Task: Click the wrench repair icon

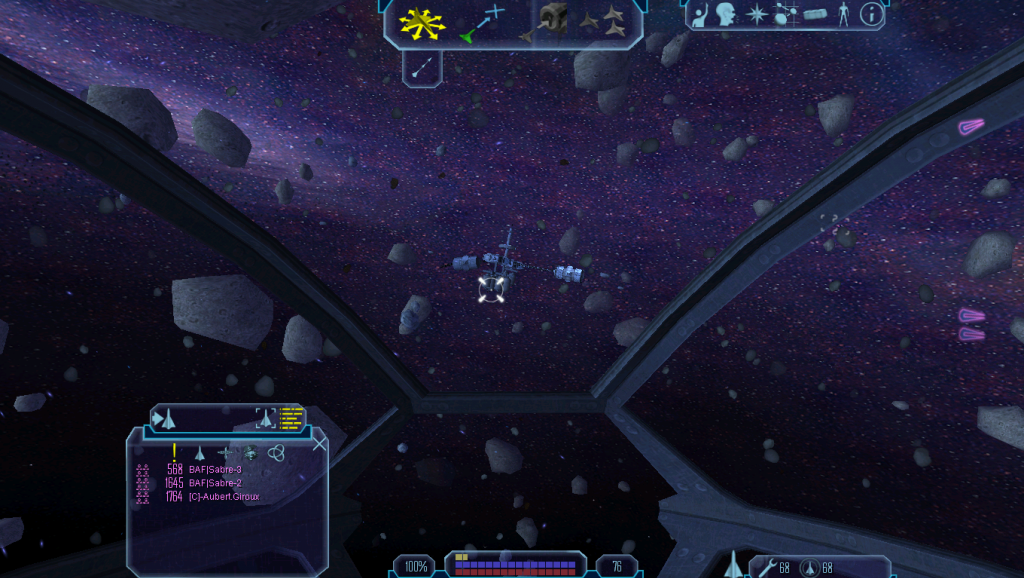Action: tap(766, 568)
